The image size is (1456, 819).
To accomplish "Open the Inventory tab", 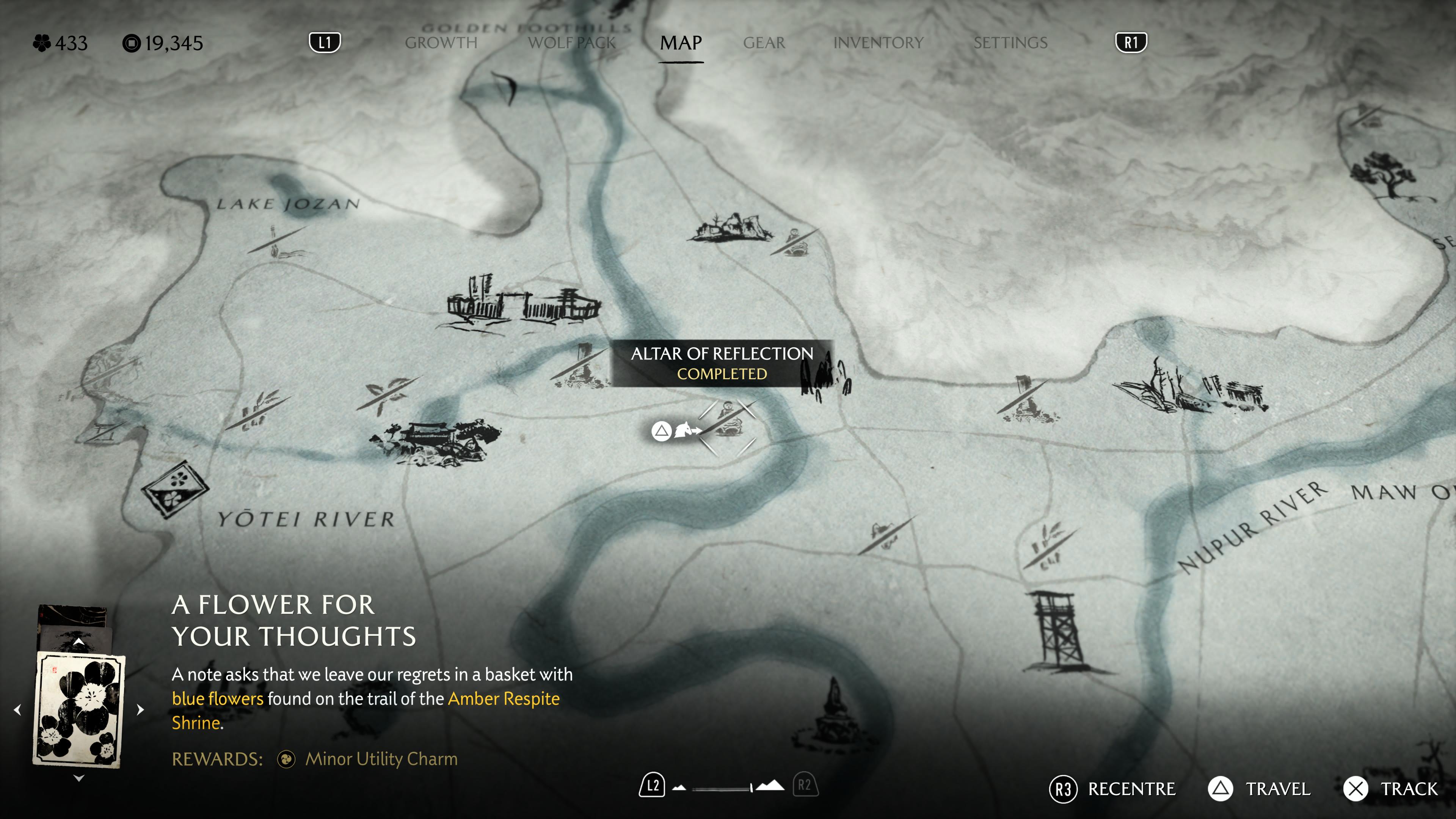I will click(x=878, y=43).
